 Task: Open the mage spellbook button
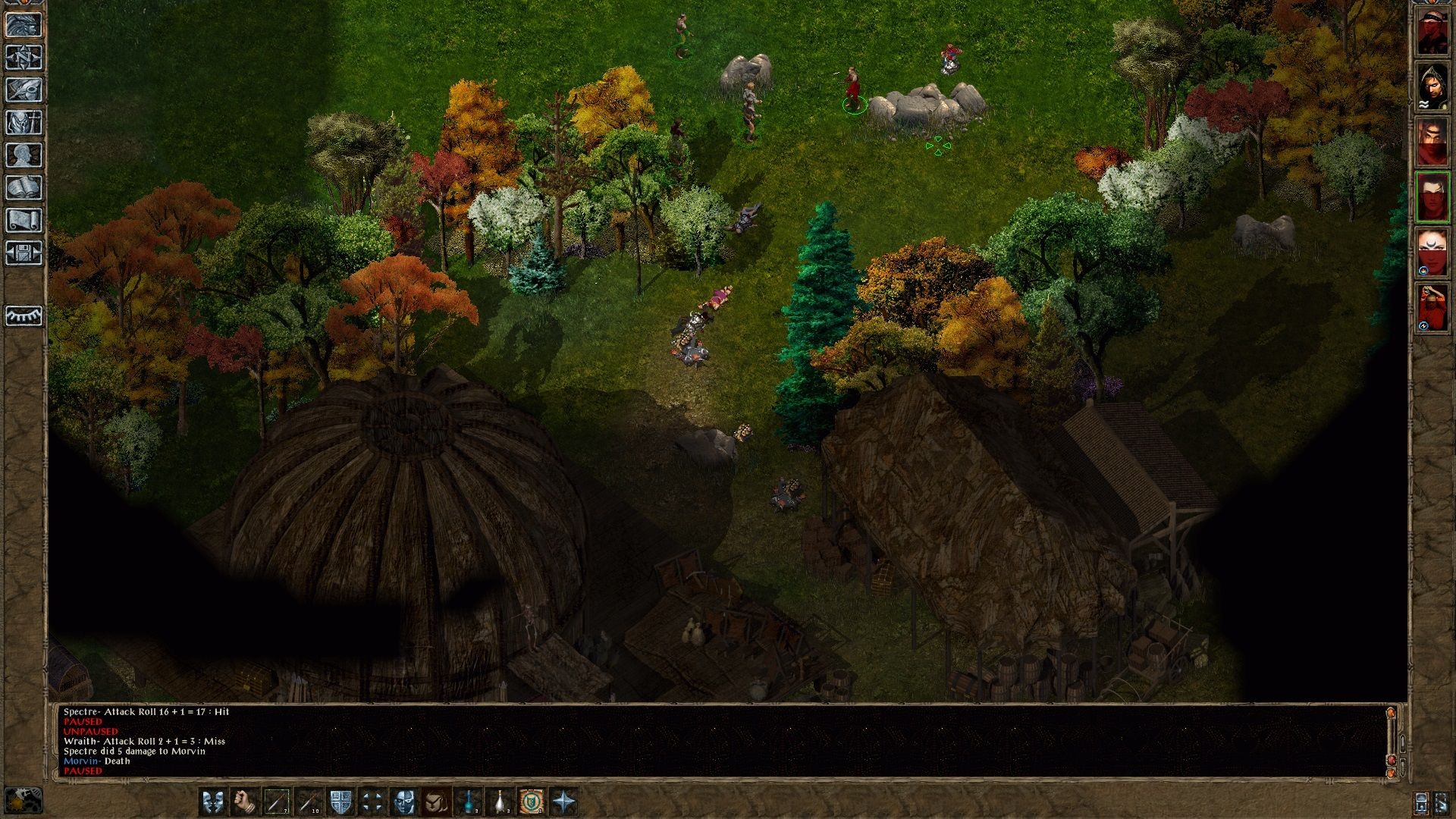tap(24, 188)
